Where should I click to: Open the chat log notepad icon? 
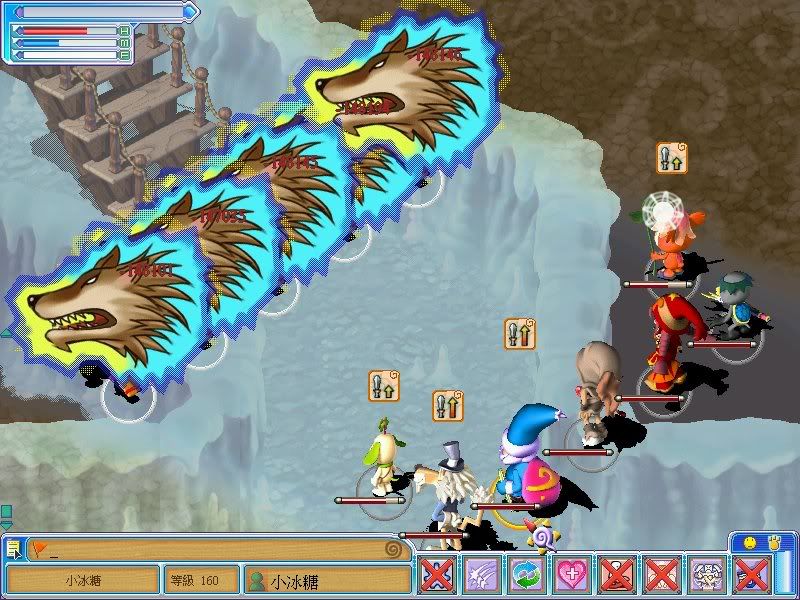13,548
